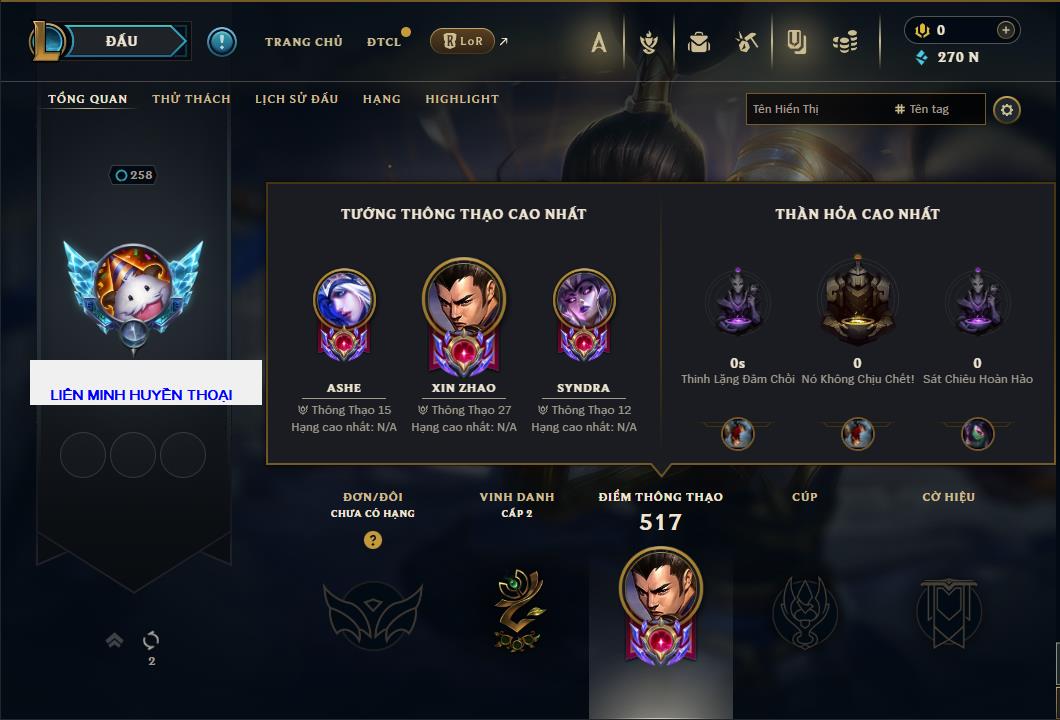Click the Poro summoner profile icon

(x=133, y=286)
